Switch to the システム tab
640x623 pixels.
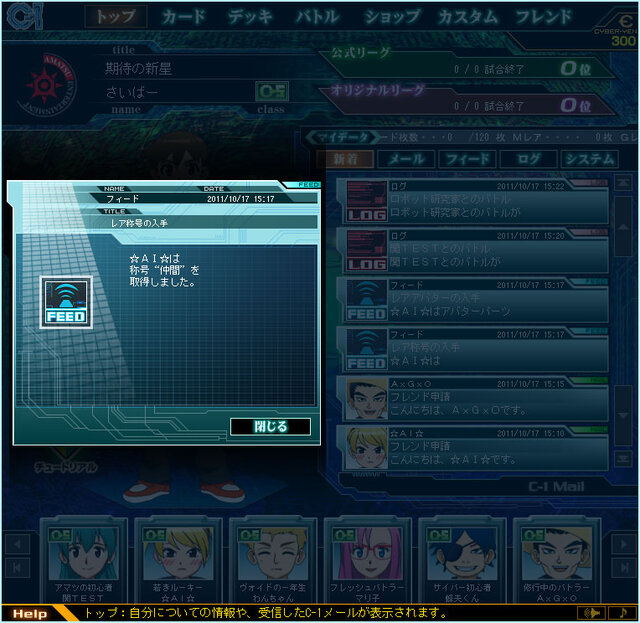[x=588, y=159]
